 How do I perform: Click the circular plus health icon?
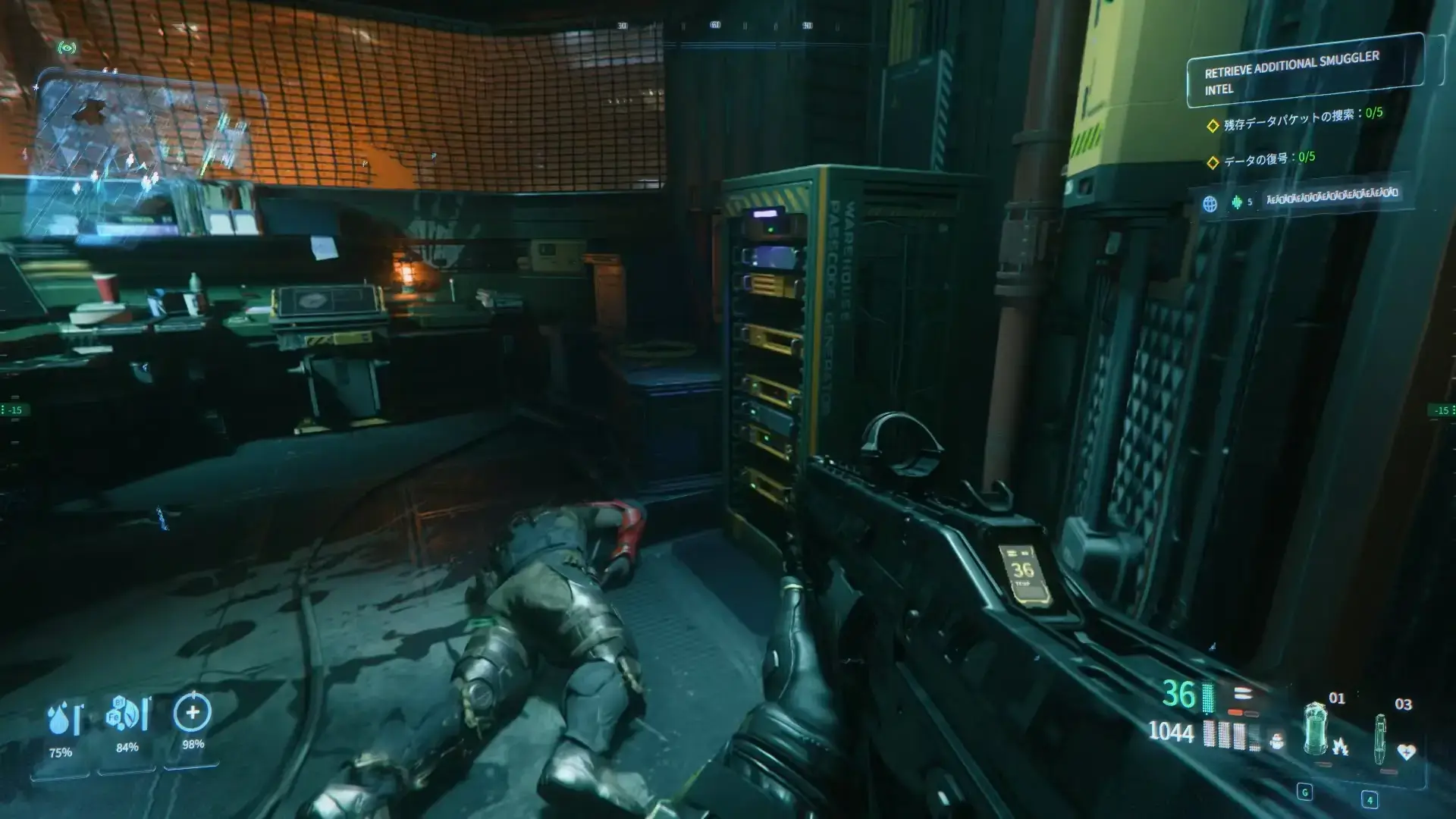point(193,712)
